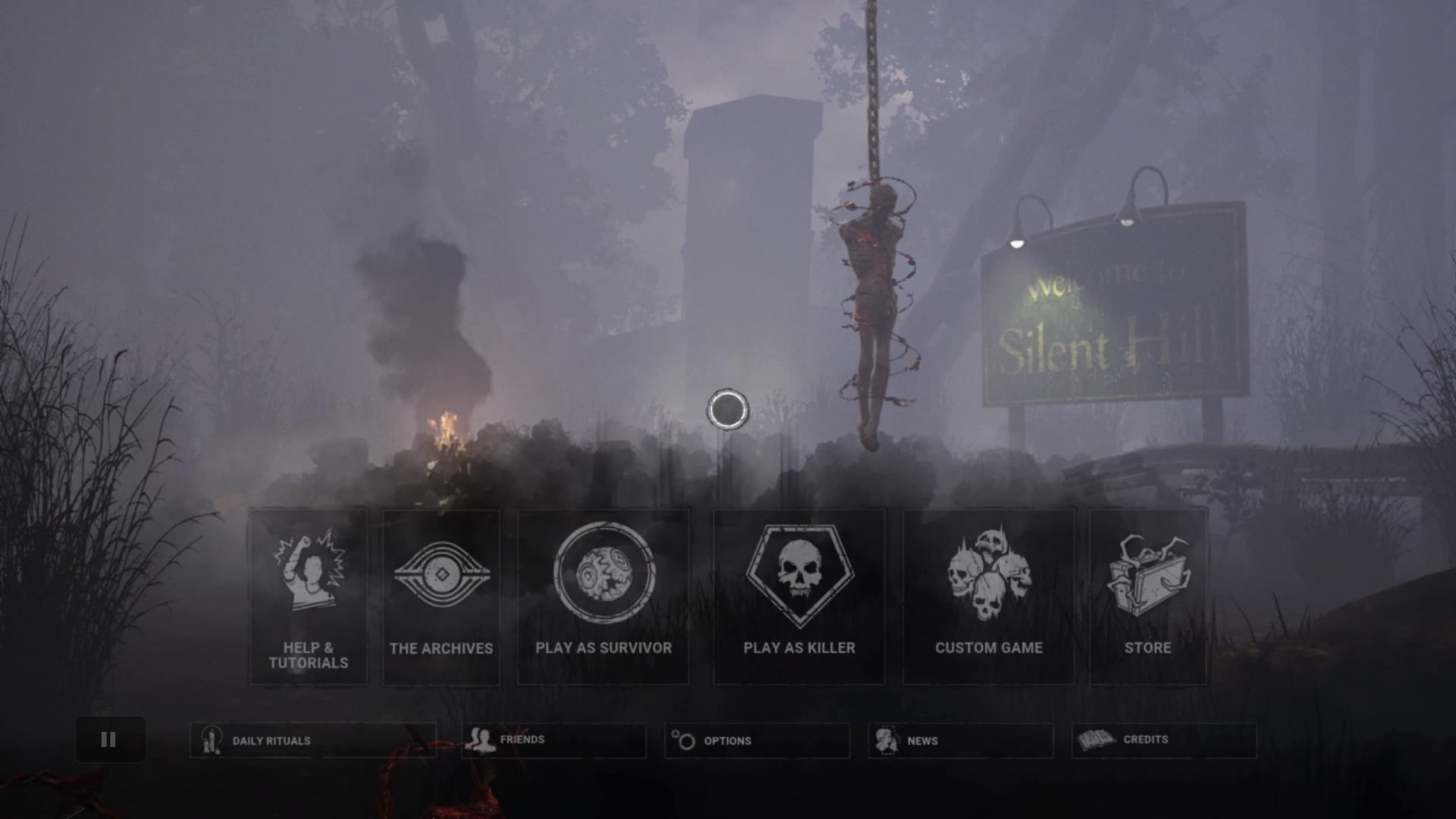
Task: Open Daily Rituals via the candle icon
Action: coord(210,740)
